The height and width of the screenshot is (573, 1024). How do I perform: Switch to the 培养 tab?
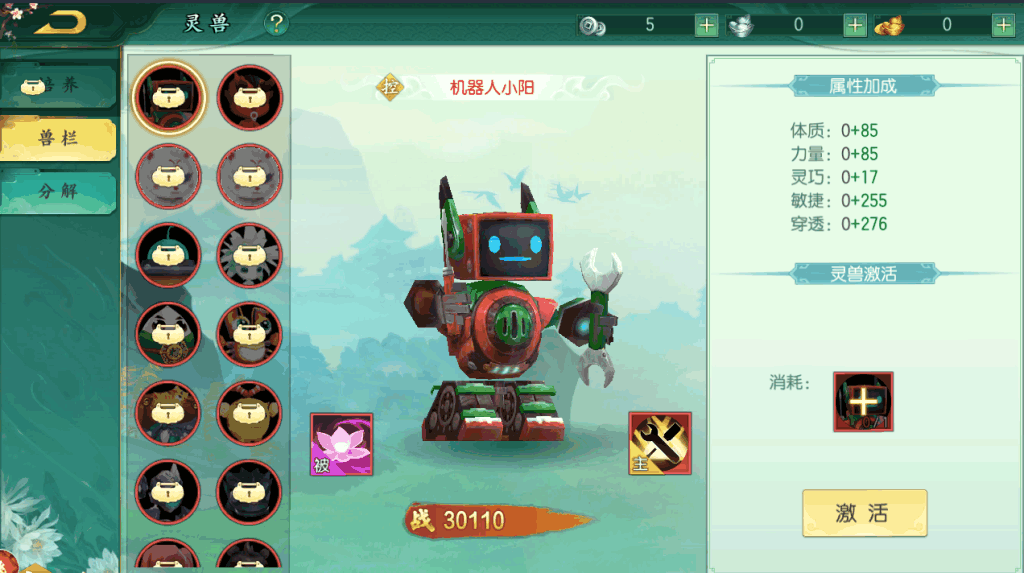coord(58,86)
